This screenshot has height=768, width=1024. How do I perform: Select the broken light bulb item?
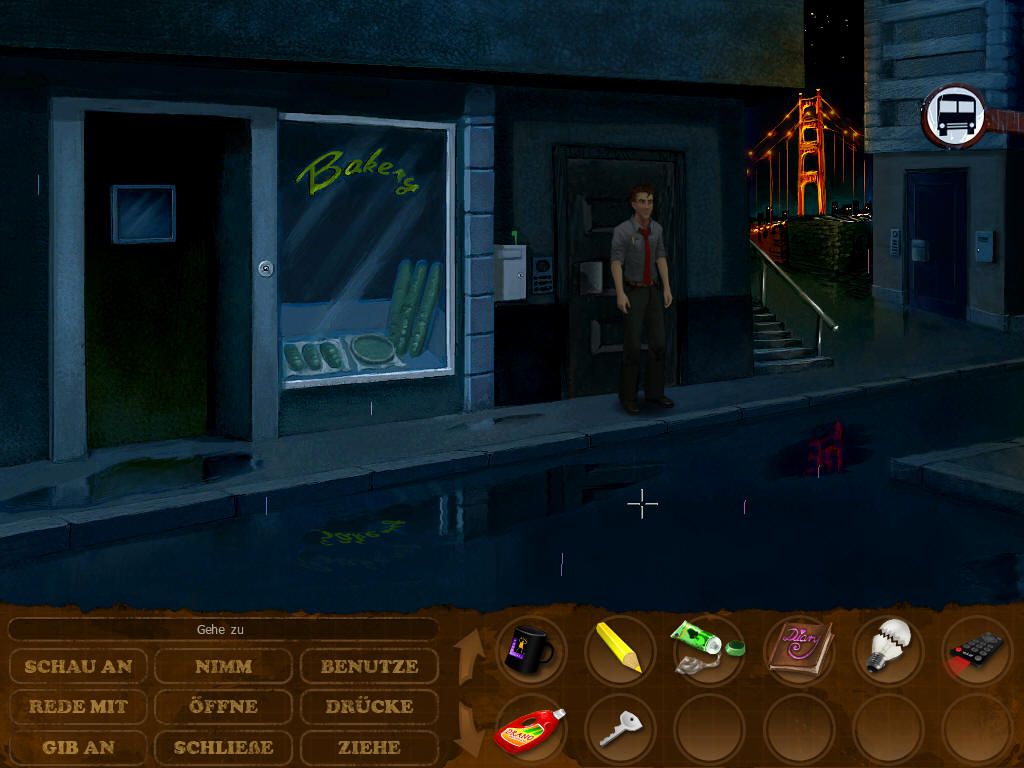tap(887, 648)
